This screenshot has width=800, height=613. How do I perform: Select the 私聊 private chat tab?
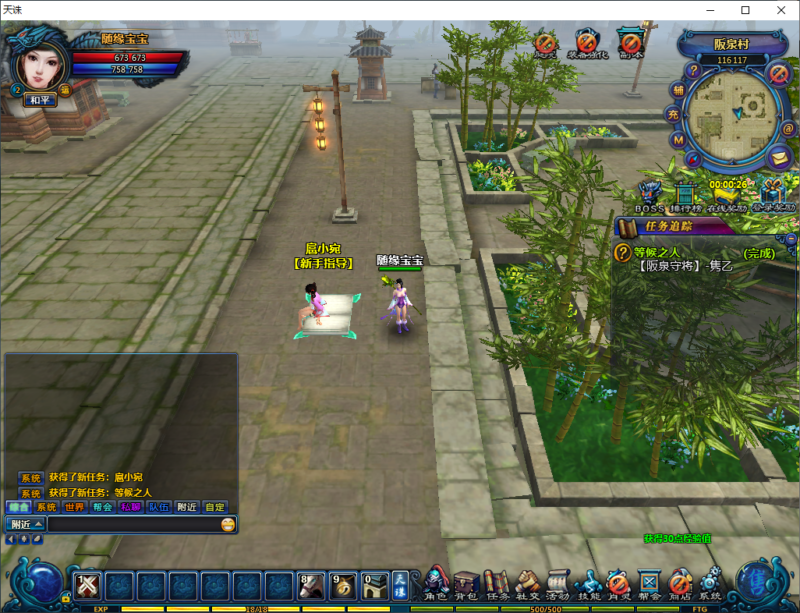(x=130, y=507)
